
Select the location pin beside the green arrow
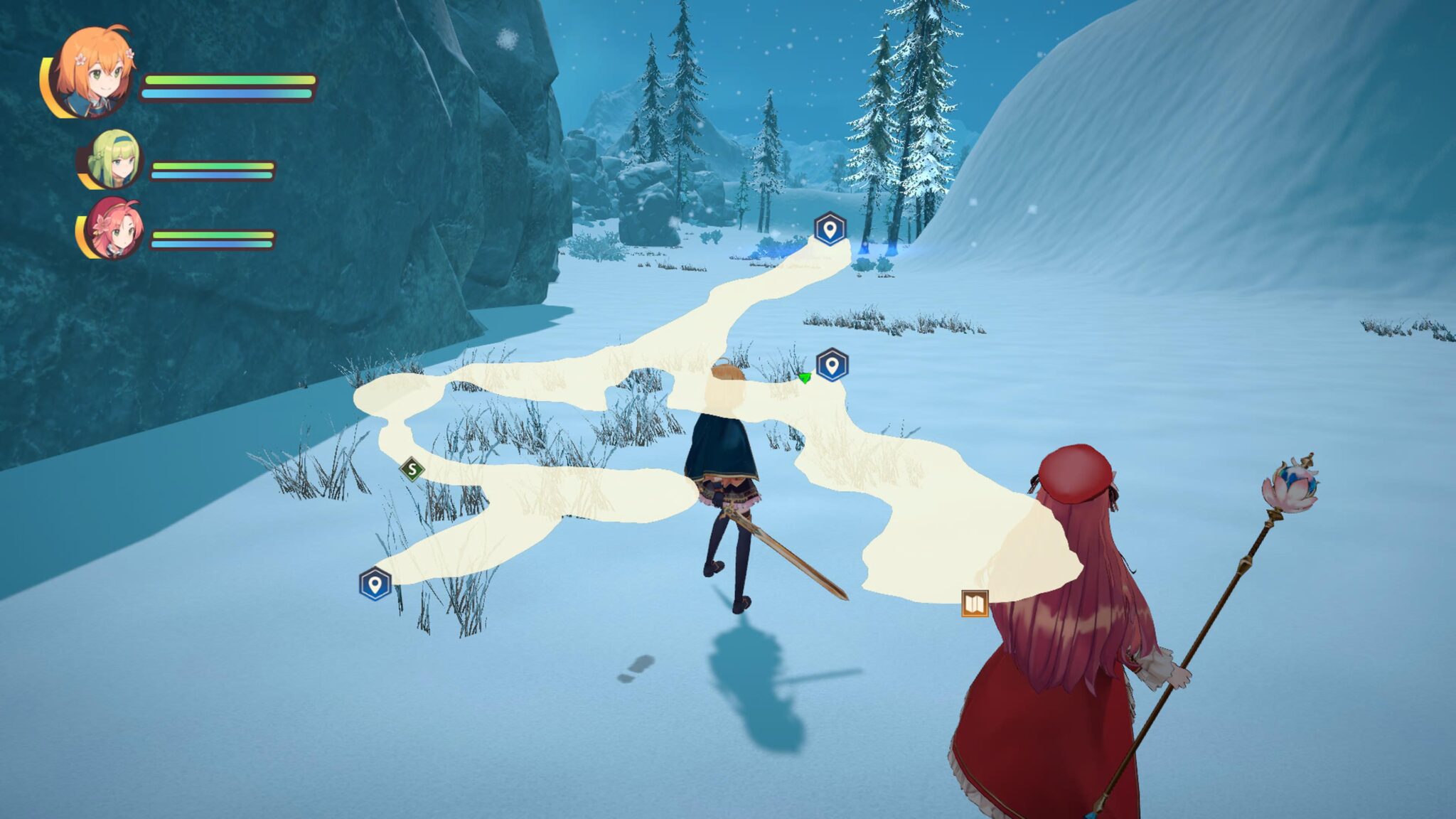pyautogui.click(x=832, y=365)
